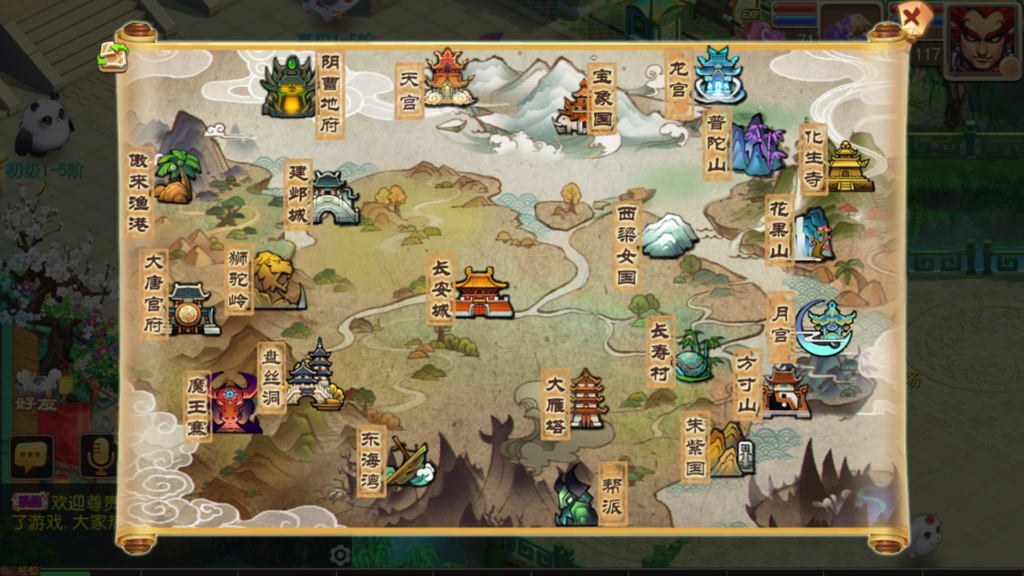Select 普陀山 on the map
The width and height of the screenshot is (1024, 576).
click(756, 146)
